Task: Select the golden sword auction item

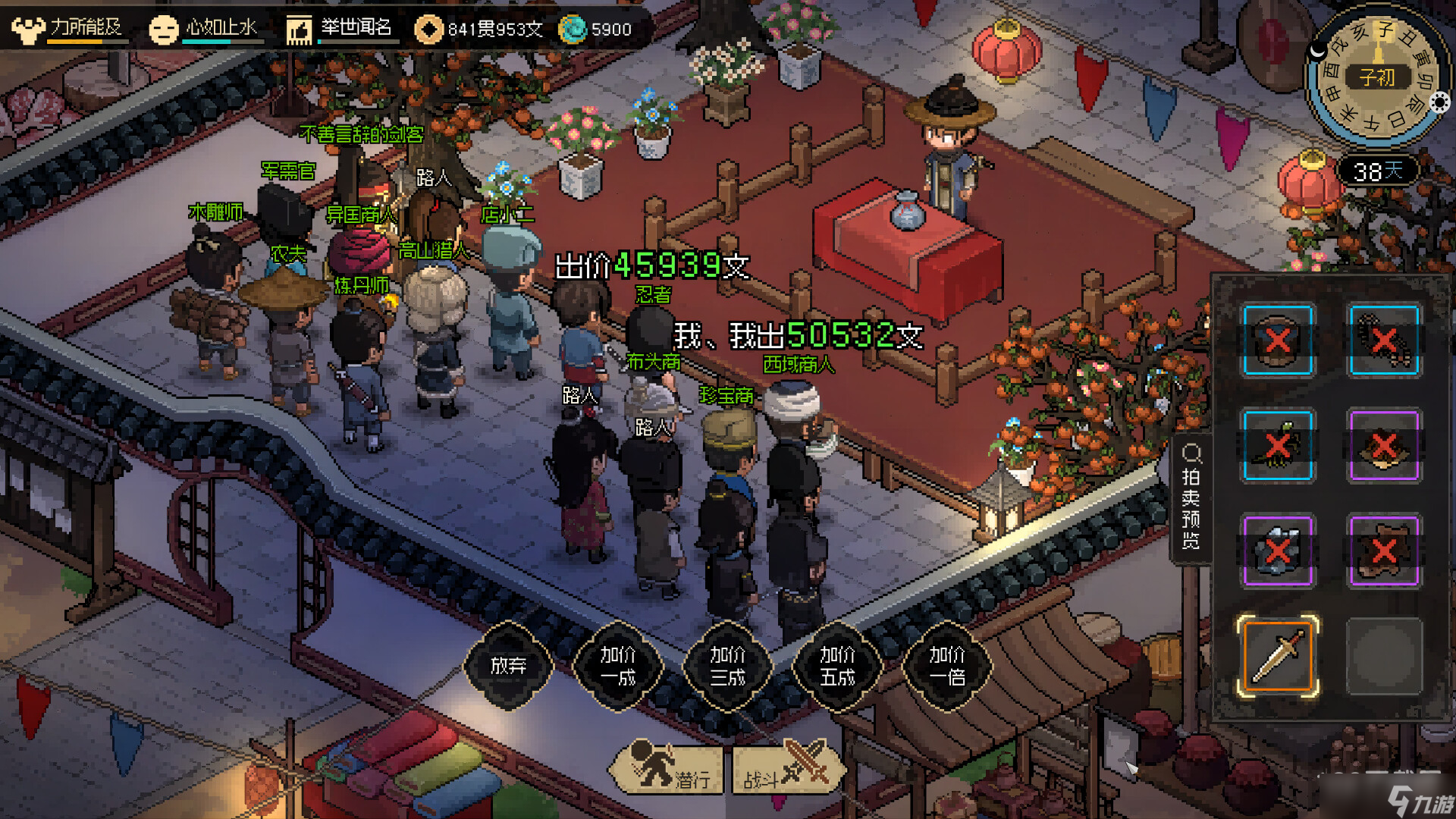Action: pos(1278,657)
